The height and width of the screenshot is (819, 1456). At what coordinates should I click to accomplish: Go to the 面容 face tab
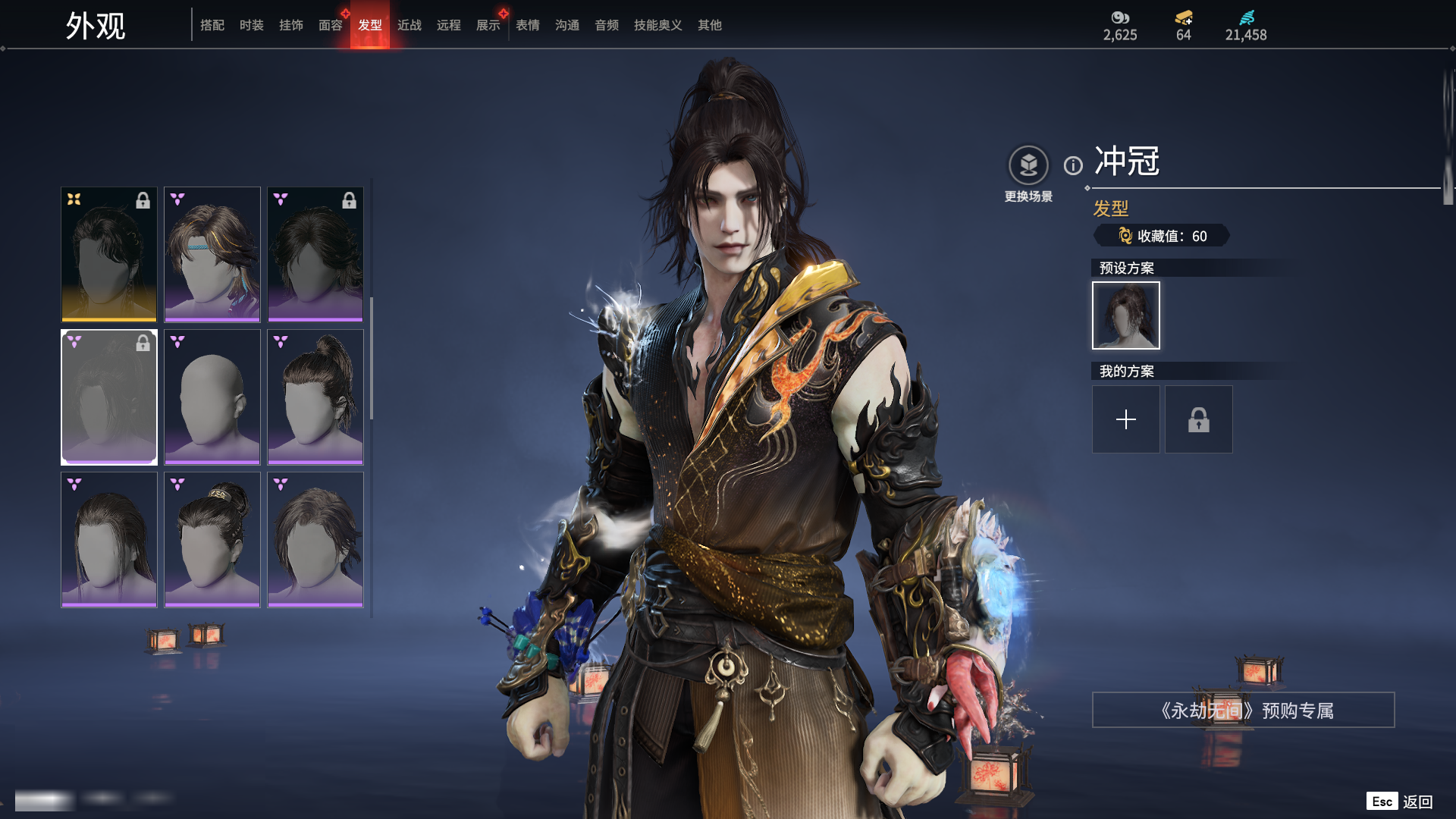pos(331,25)
